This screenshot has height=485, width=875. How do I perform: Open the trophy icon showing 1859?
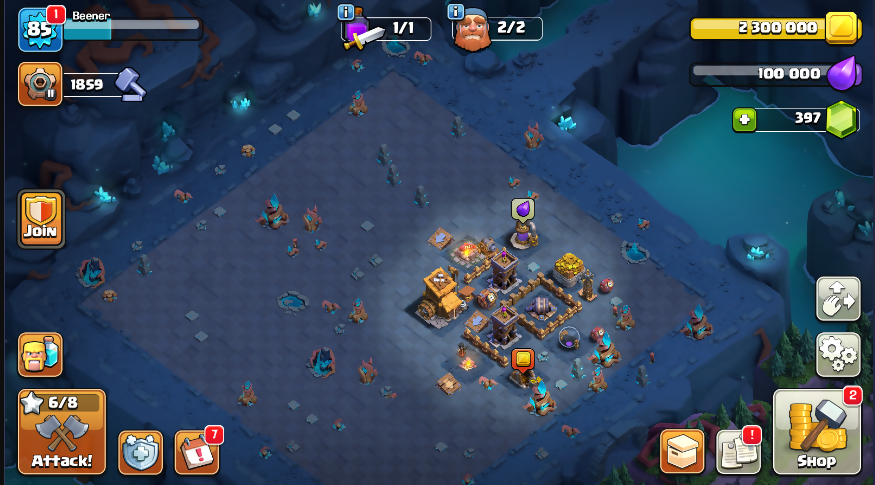click(x=40, y=85)
